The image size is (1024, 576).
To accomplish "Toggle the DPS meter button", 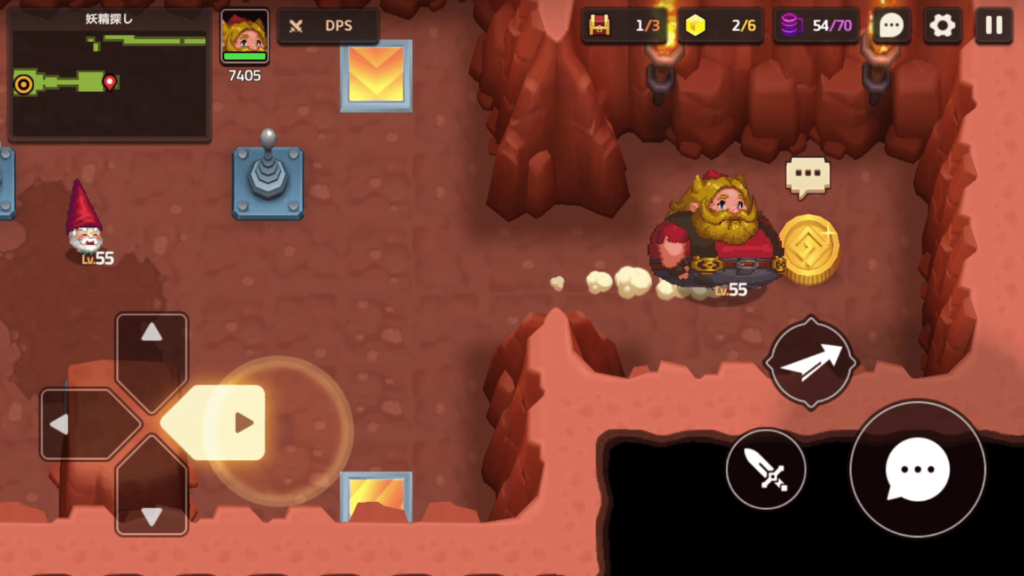I will [x=328, y=26].
